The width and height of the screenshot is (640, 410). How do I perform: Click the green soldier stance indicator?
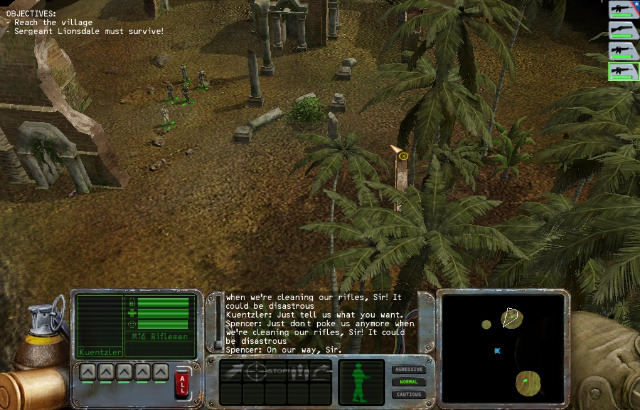[360, 381]
